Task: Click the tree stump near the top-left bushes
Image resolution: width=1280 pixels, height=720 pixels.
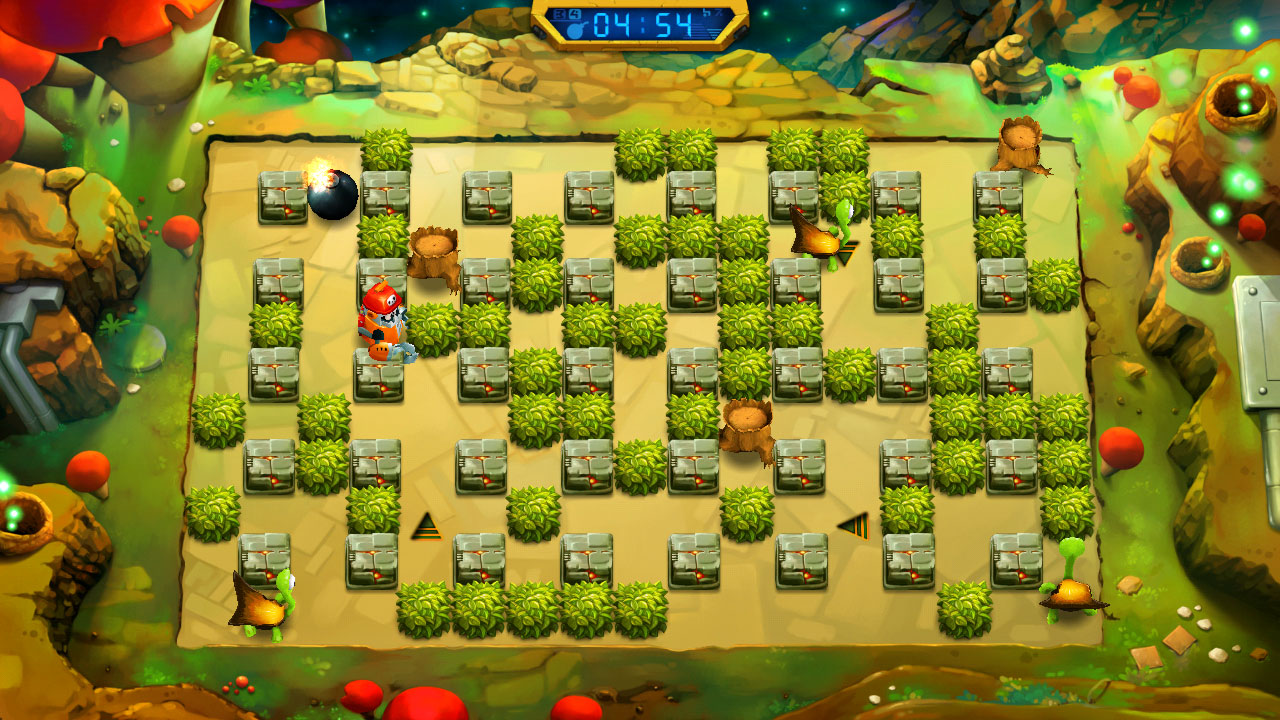Action: point(433,250)
